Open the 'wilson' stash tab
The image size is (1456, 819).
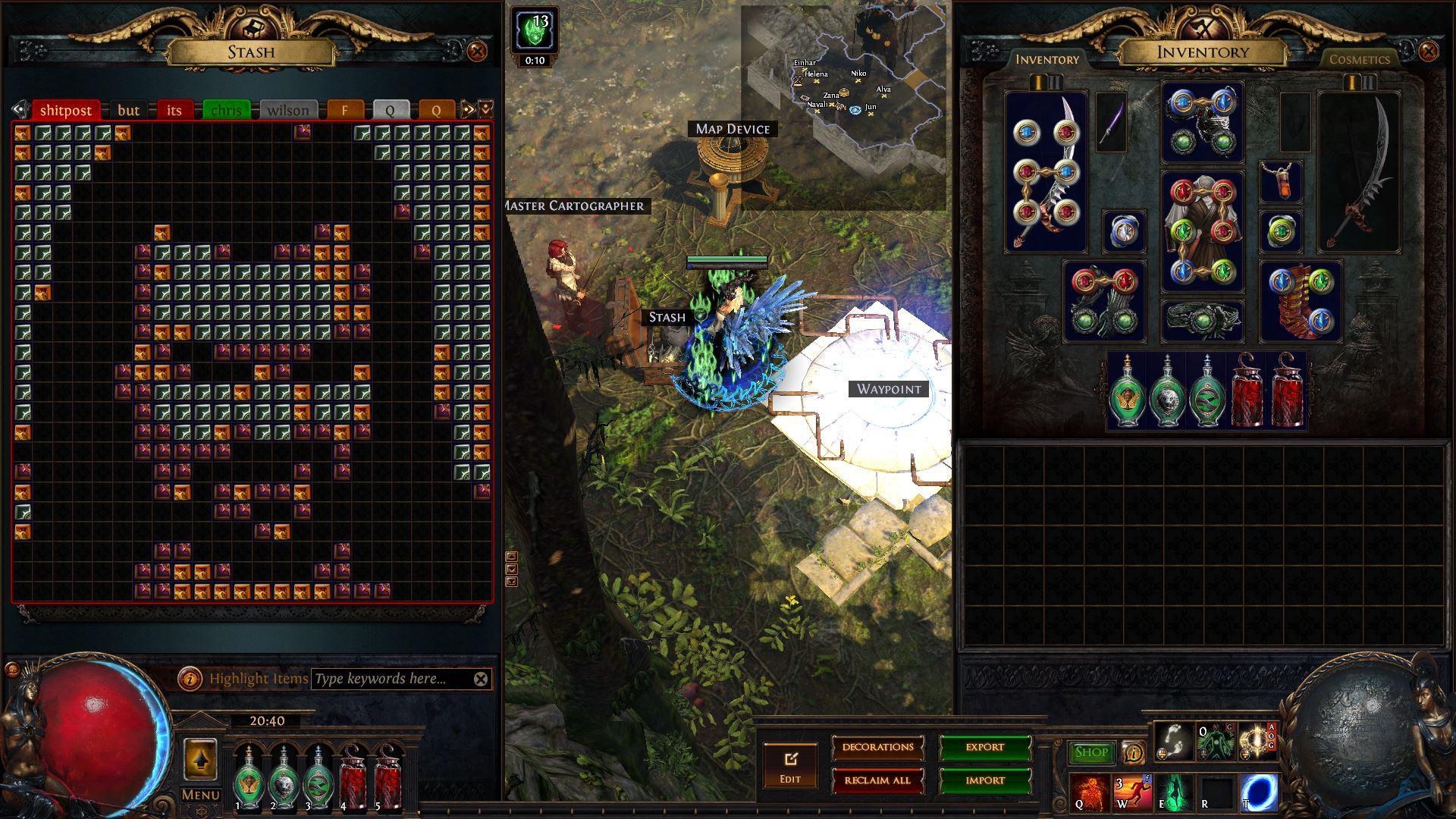(287, 110)
